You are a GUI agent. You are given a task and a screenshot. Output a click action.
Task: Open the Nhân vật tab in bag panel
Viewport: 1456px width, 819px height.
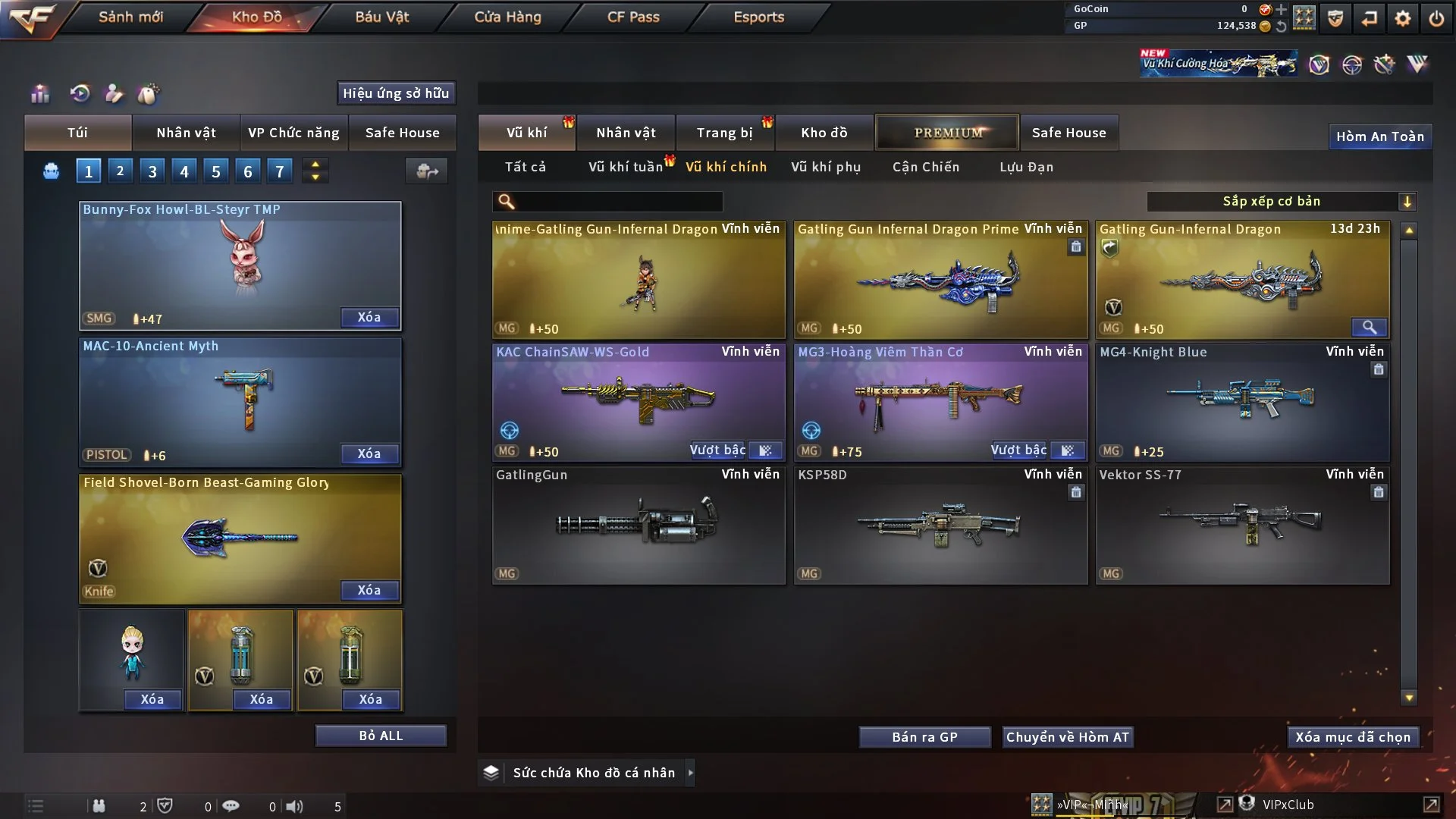point(186,133)
